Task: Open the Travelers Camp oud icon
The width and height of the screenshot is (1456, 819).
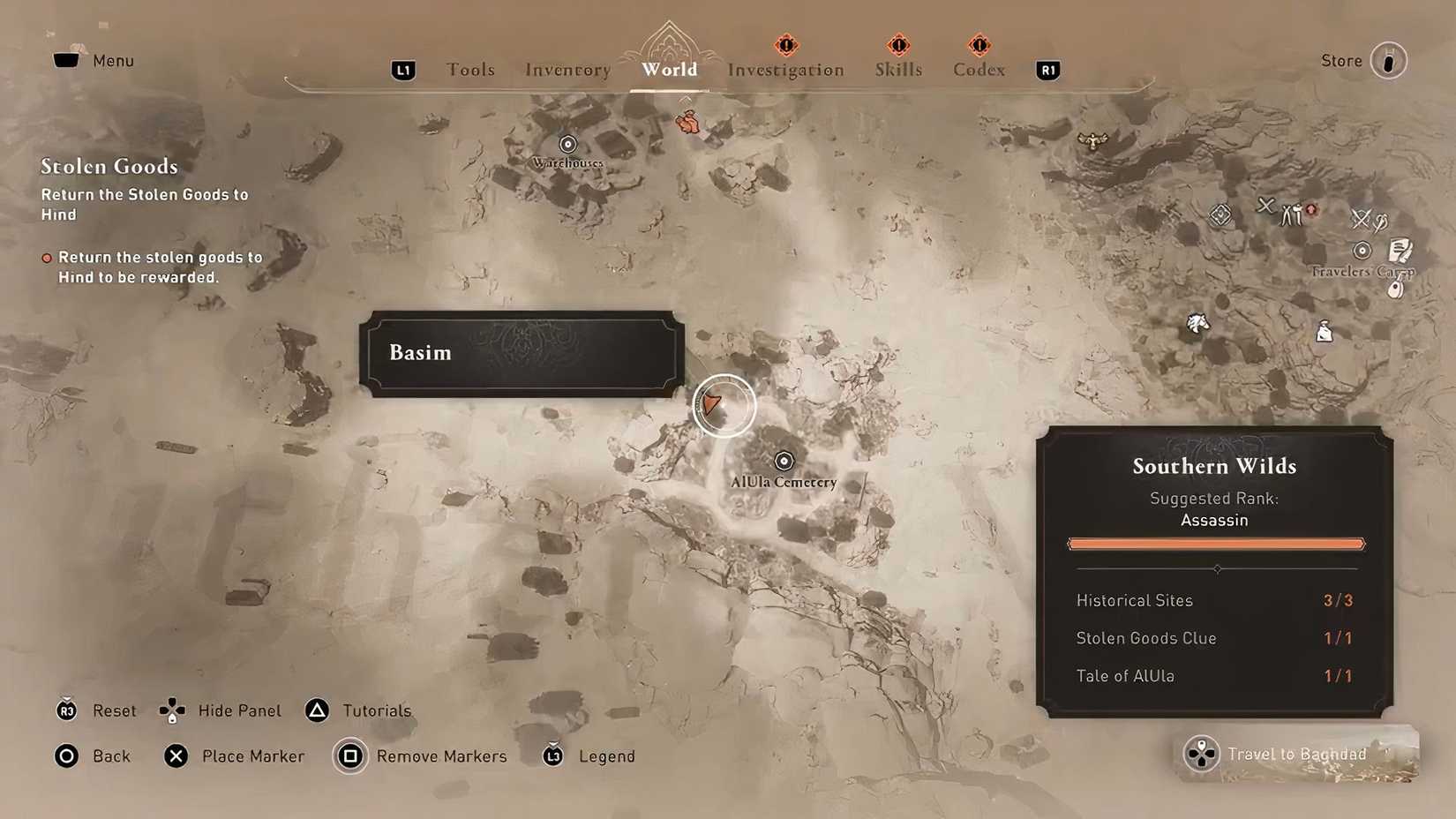Action: 1395,287
